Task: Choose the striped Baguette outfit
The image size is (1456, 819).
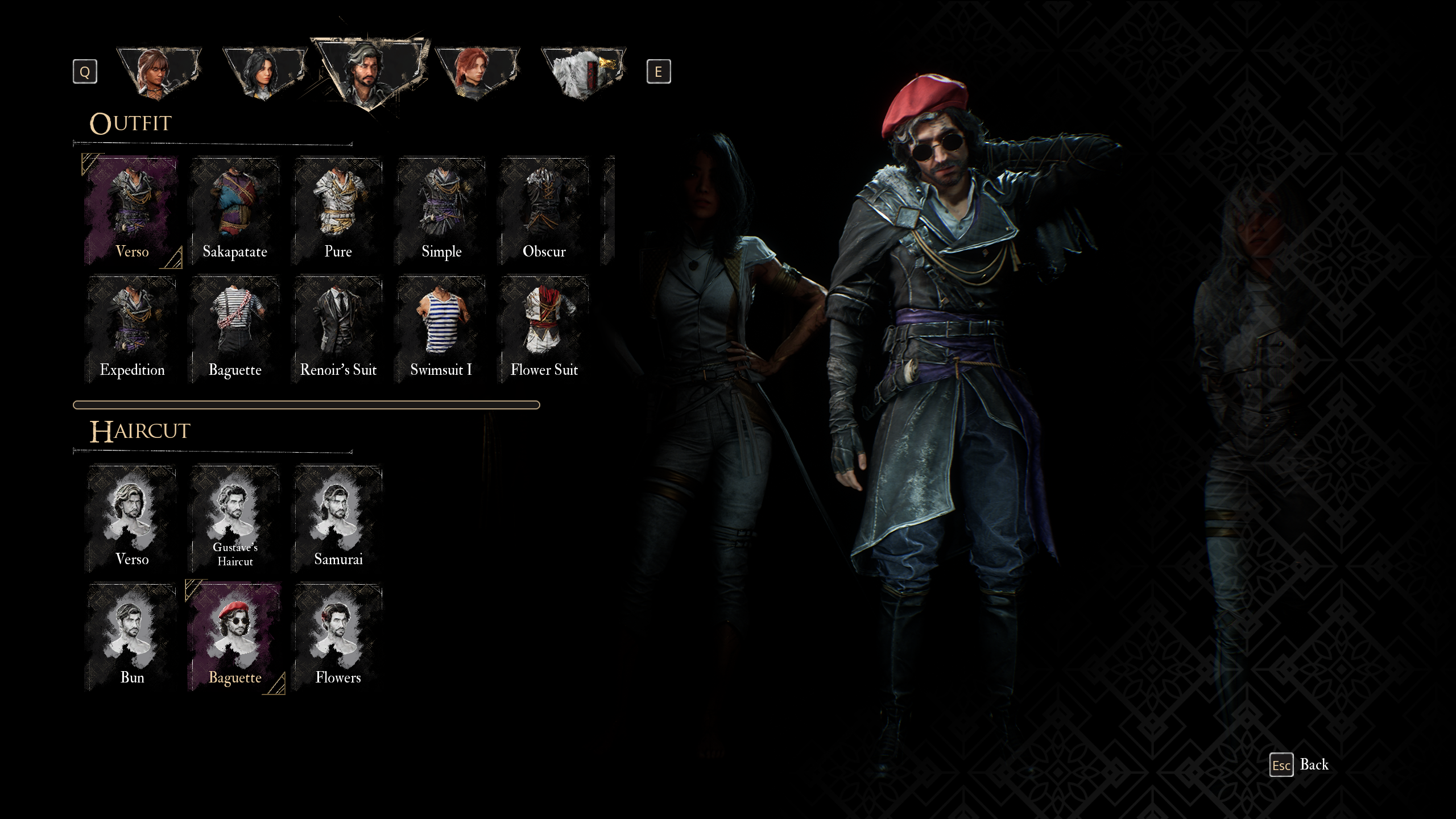Action: (x=235, y=329)
